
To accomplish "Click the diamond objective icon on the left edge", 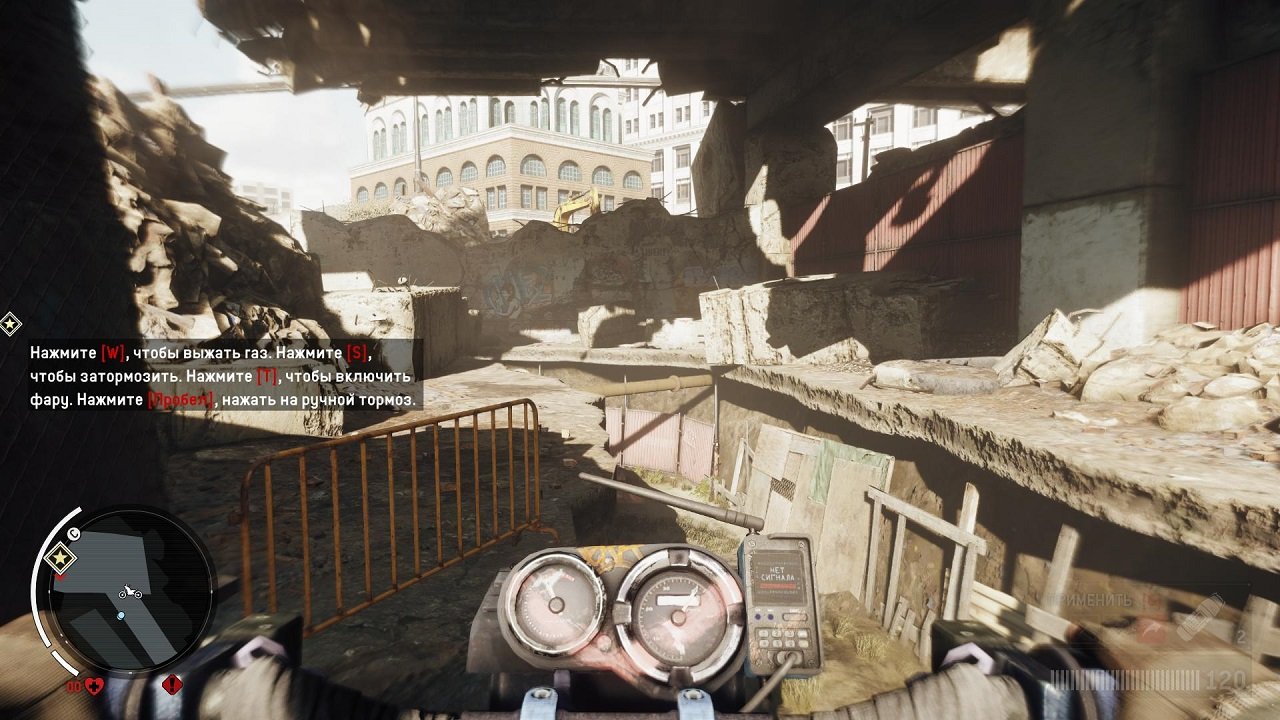I will [x=12, y=323].
